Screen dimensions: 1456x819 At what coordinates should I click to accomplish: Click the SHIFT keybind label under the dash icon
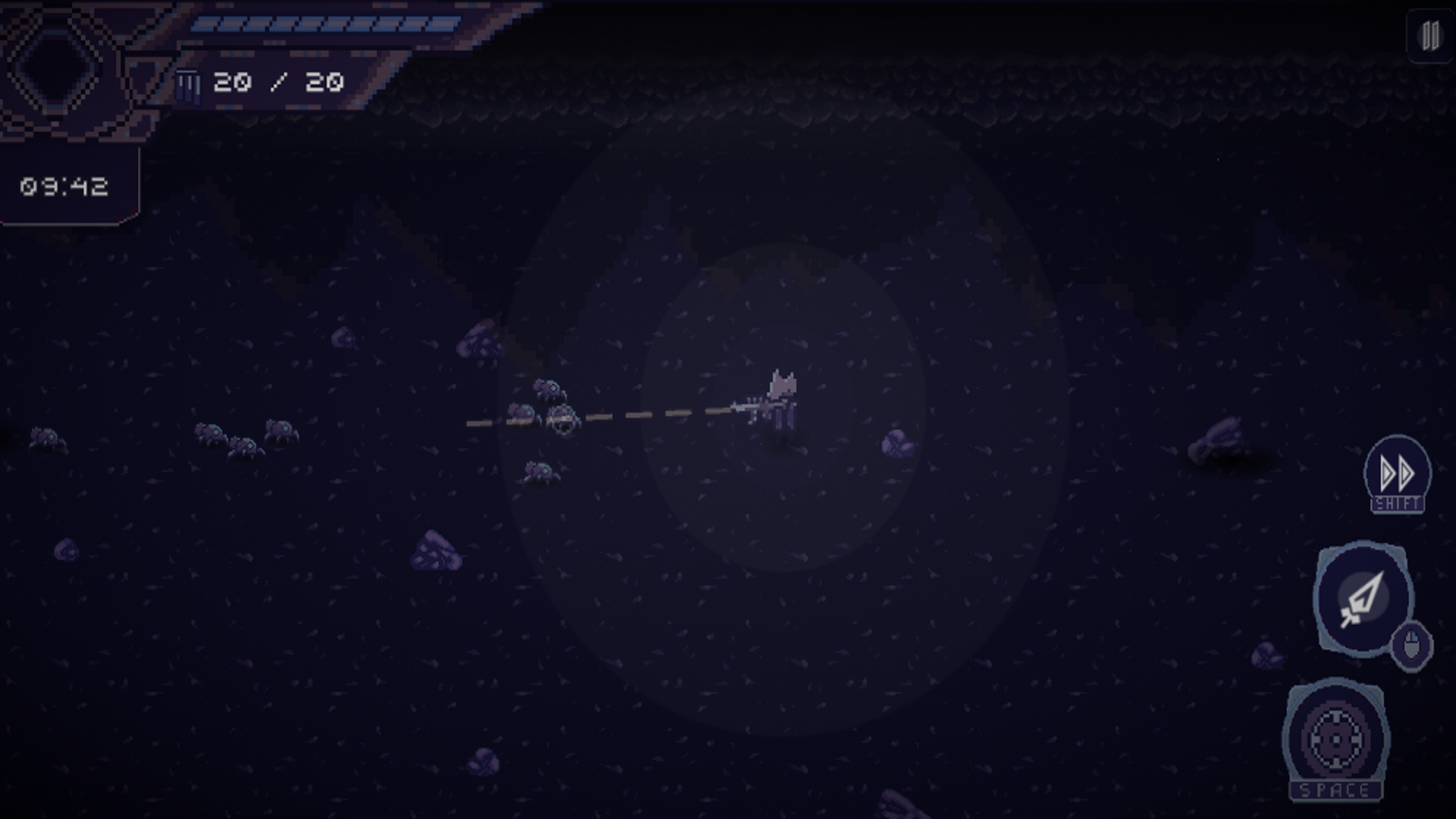1398,503
